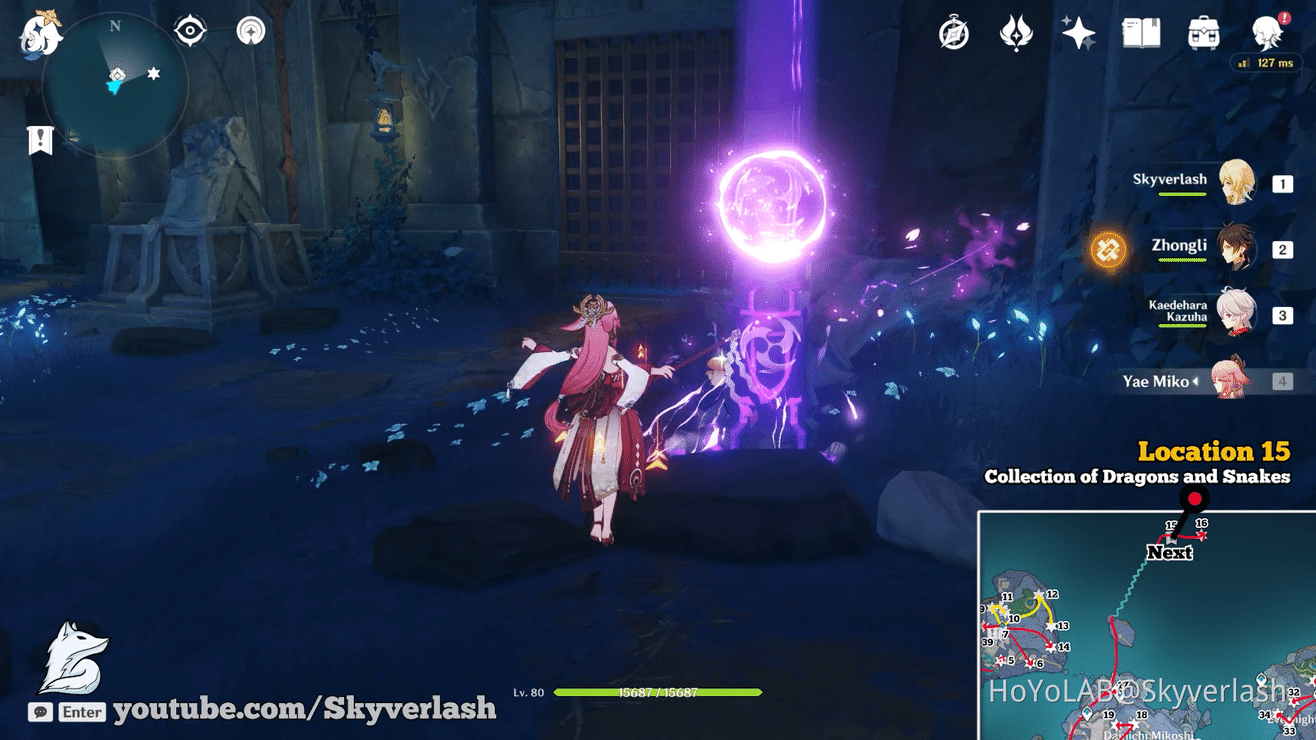Click the Next marker on the location map
The image size is (1316, 740).
(1169, 553)
